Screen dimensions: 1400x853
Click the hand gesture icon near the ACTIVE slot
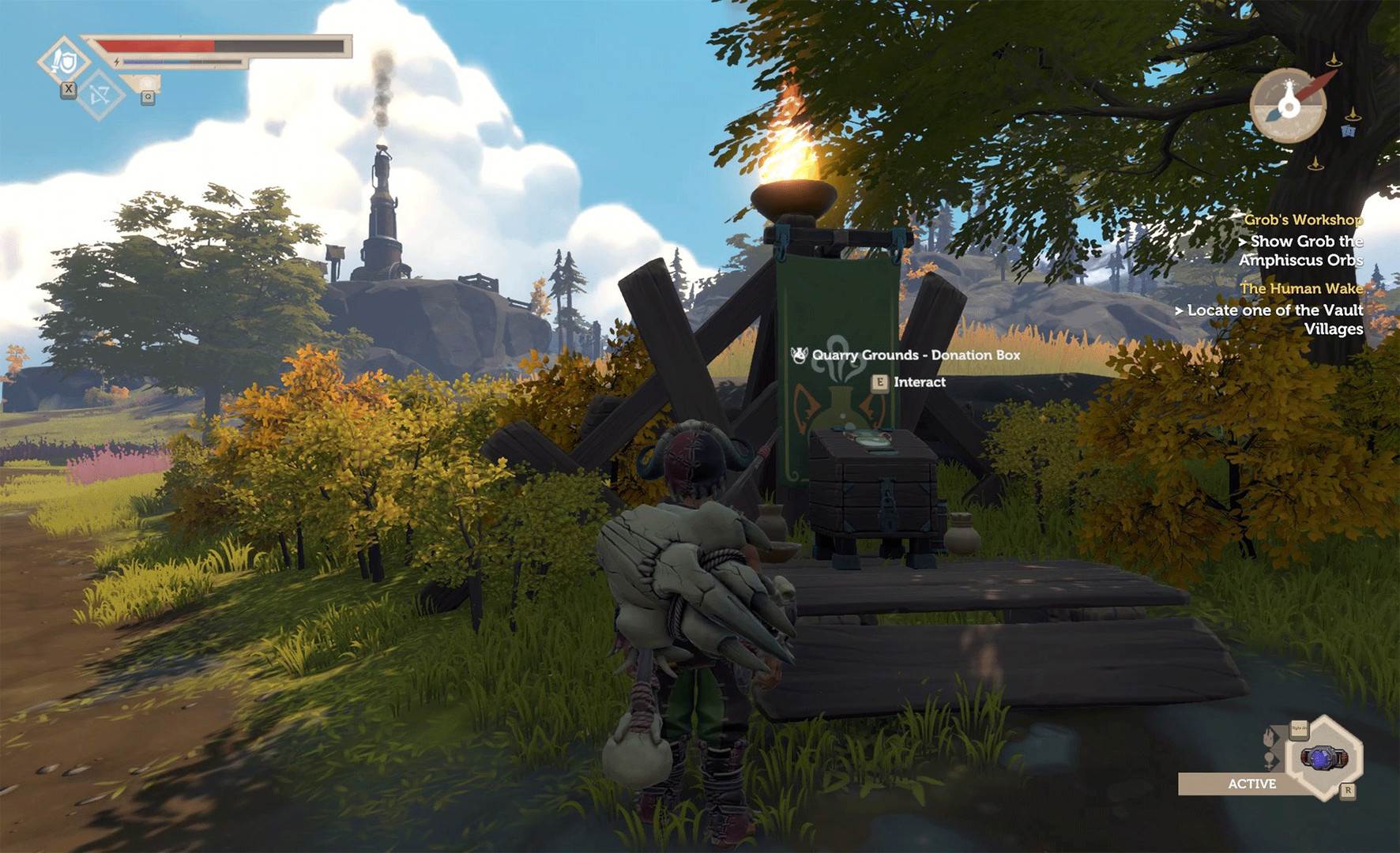(x=1269, y=738)
